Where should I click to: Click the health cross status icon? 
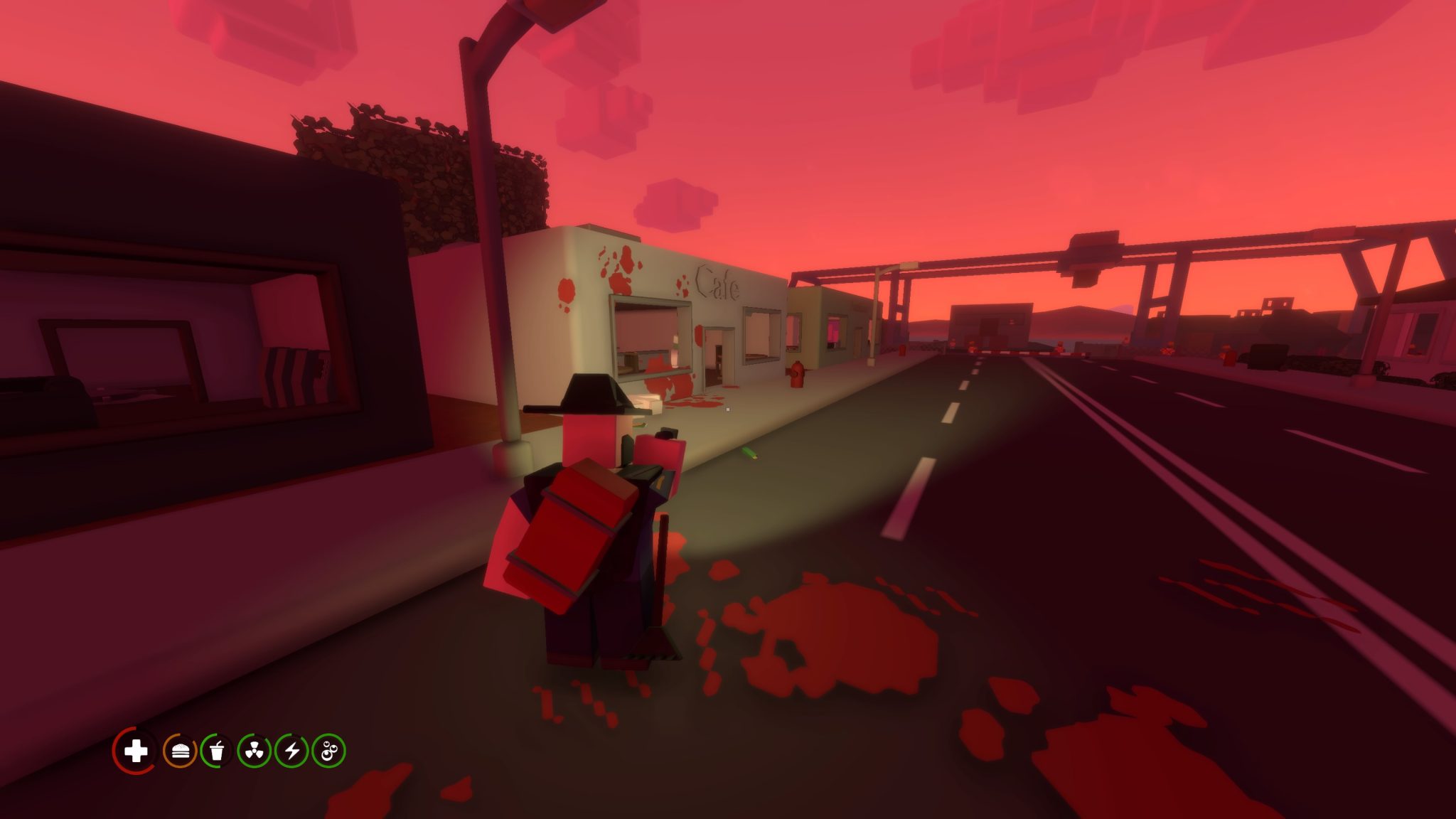tap(136, 752)
